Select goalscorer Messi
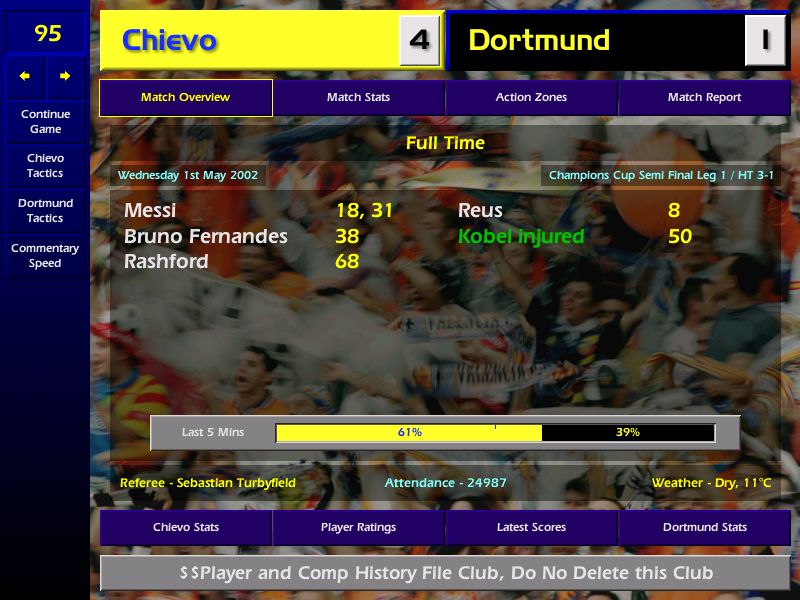This screenshot has height=600, width=800. coord(150,211)
